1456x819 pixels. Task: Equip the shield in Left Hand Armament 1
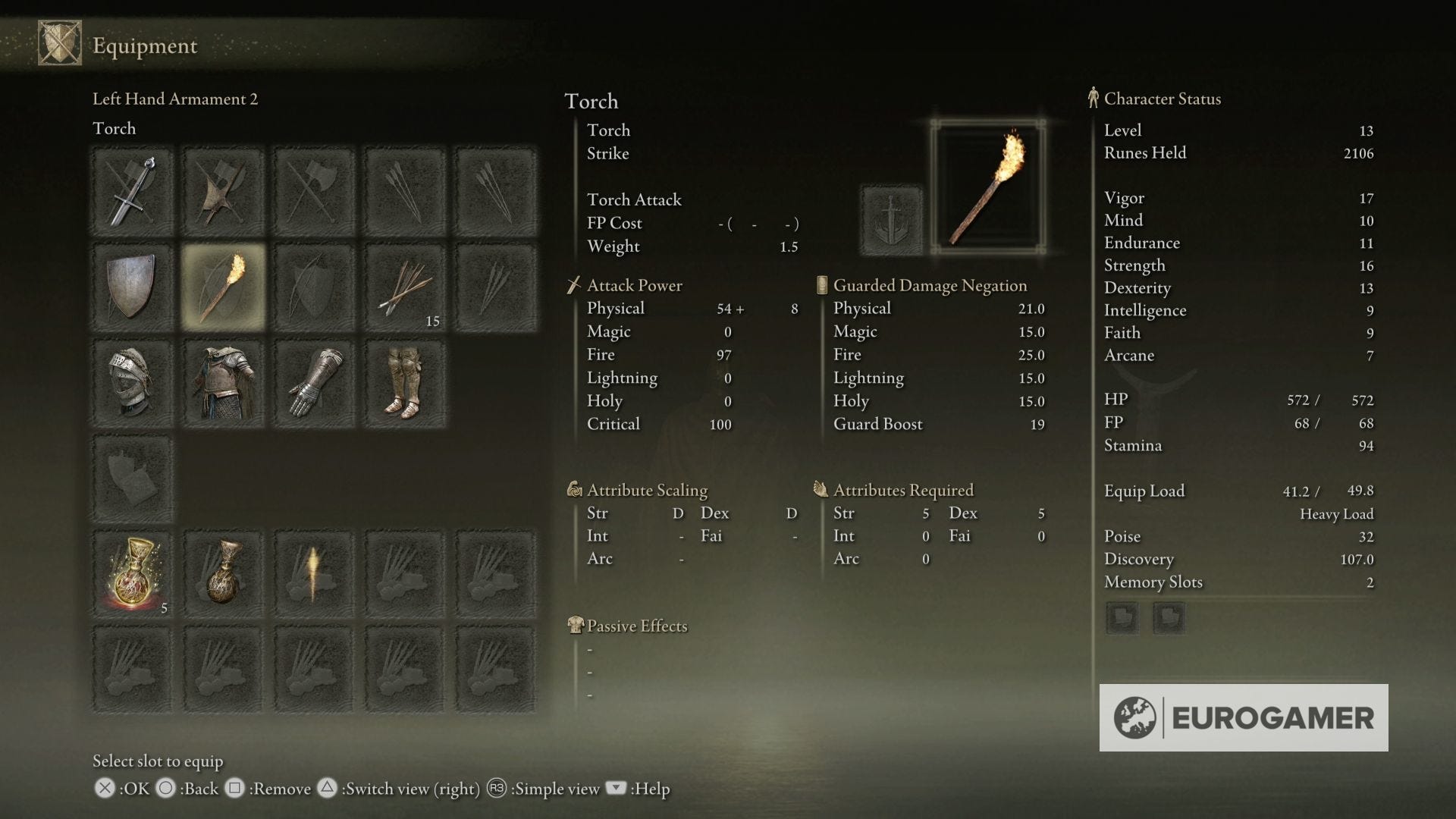tap(131, 287)
